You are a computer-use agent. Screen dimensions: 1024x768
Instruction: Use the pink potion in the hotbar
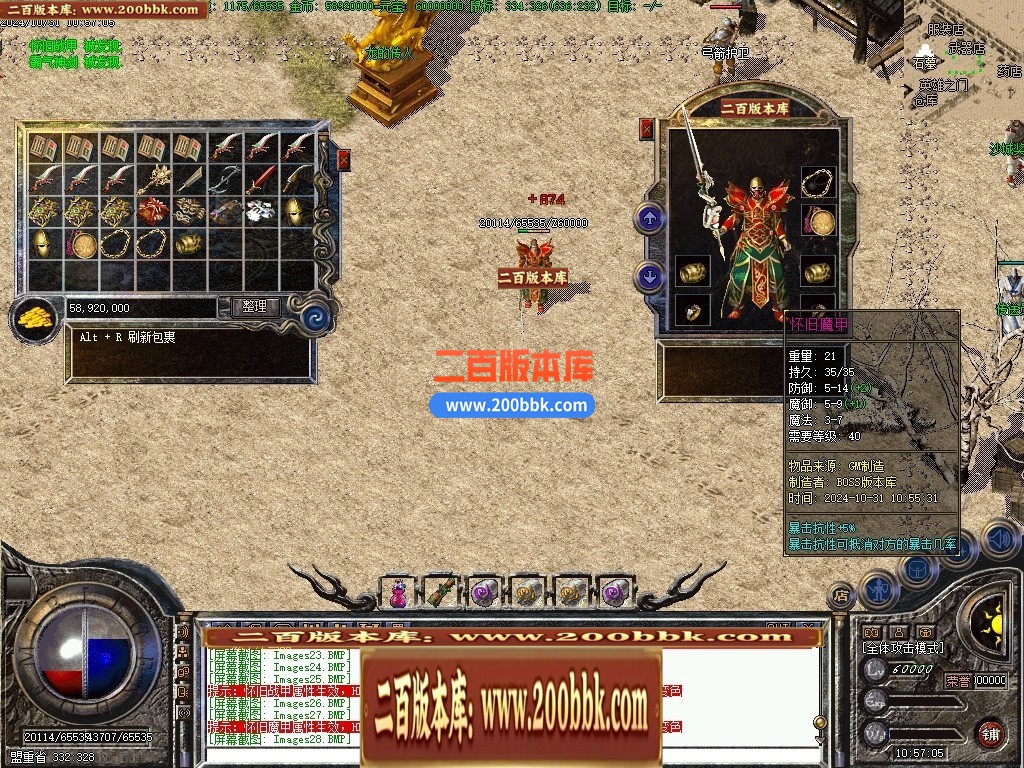pos(398,593)
